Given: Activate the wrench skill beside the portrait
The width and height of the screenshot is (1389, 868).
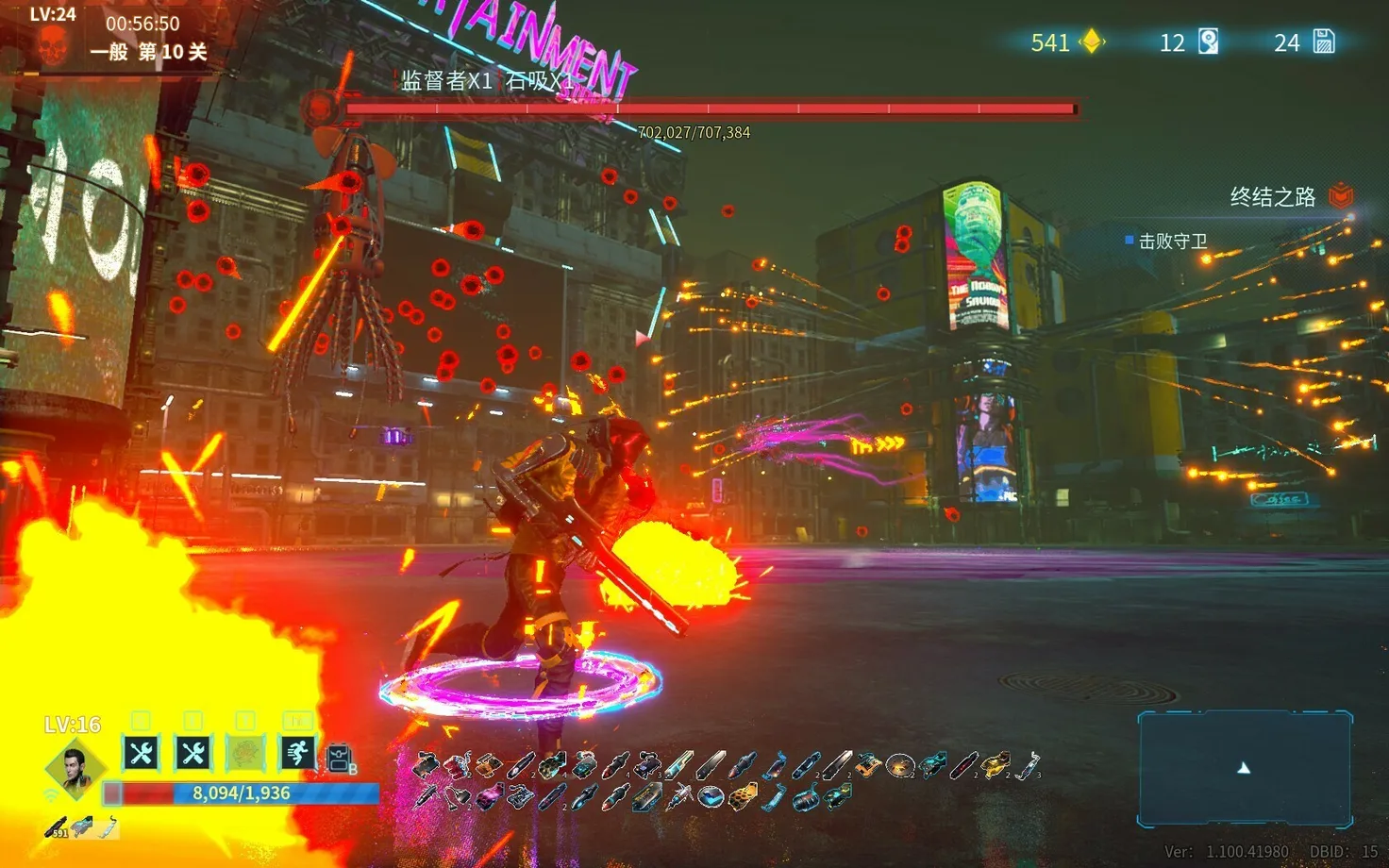Looking at the screenshot, I should (142, 753).
